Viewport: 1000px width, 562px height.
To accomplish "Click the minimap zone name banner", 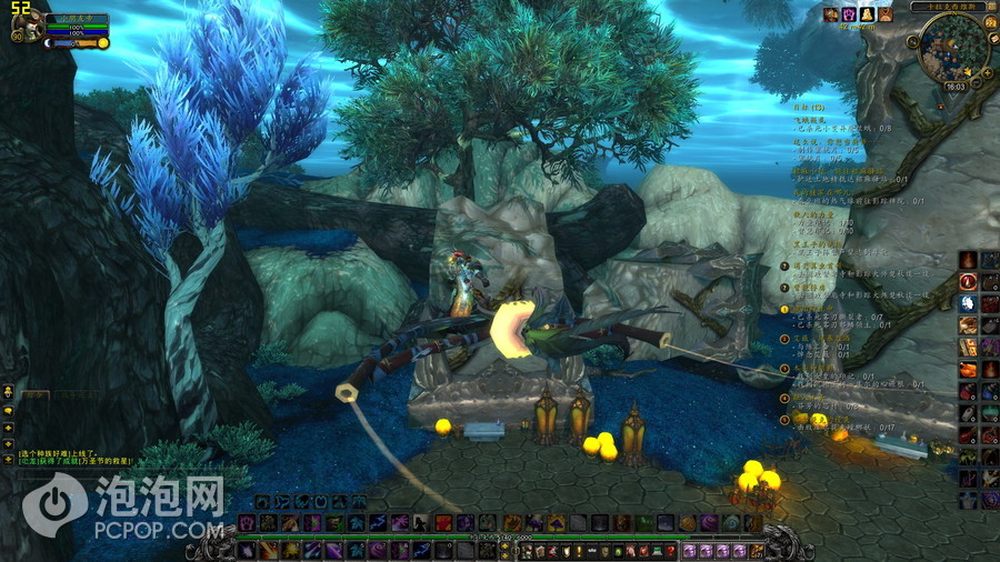I will pos(948,6).
